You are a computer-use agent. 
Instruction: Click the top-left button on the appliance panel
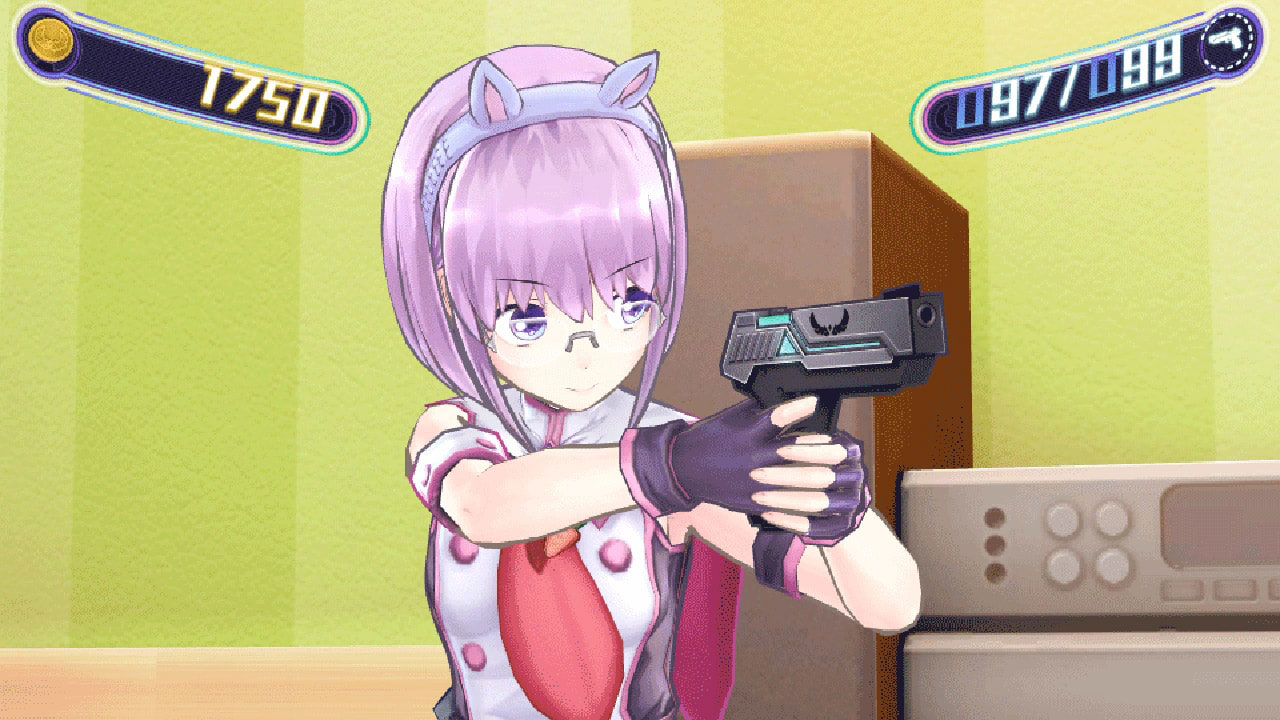tap(1063, 518)
